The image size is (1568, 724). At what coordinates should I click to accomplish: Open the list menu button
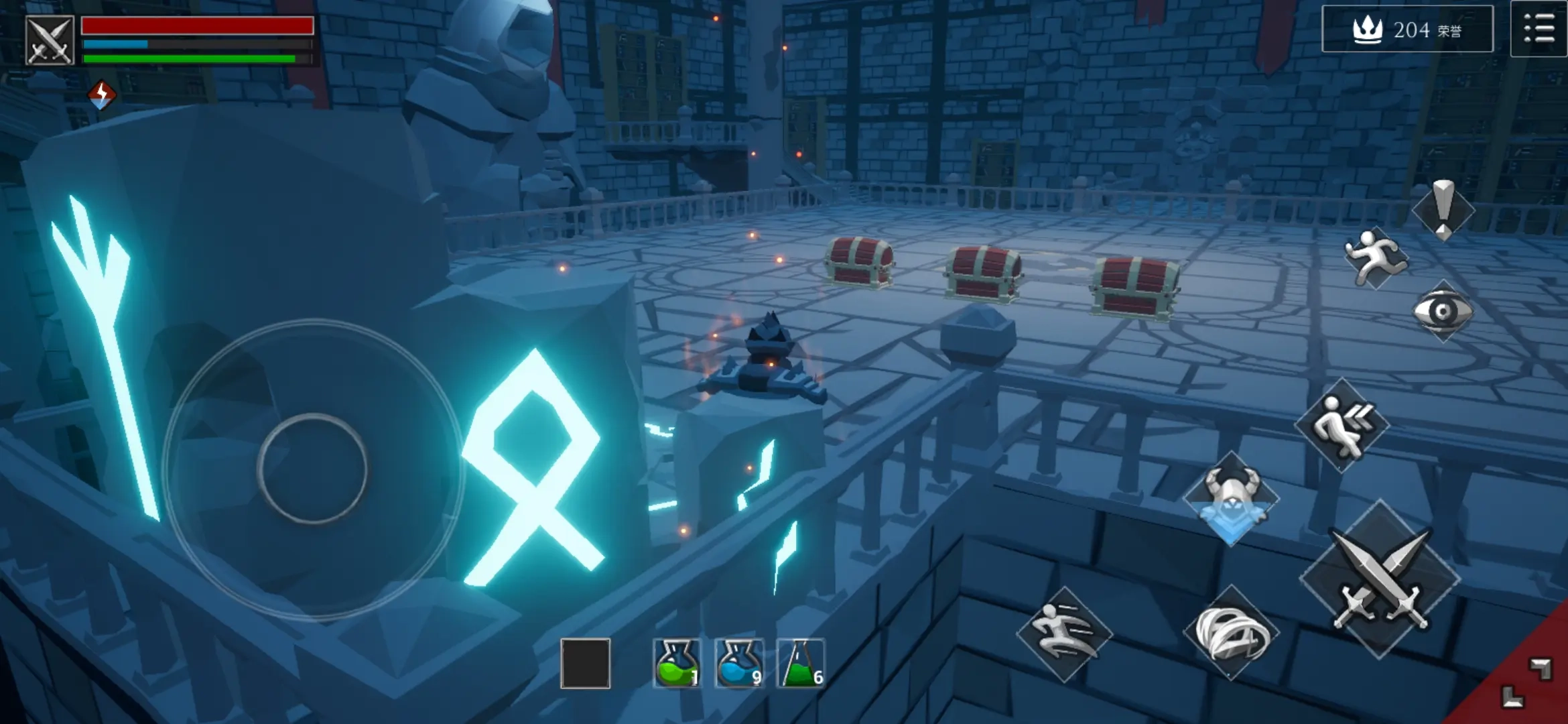[1539, 29]
